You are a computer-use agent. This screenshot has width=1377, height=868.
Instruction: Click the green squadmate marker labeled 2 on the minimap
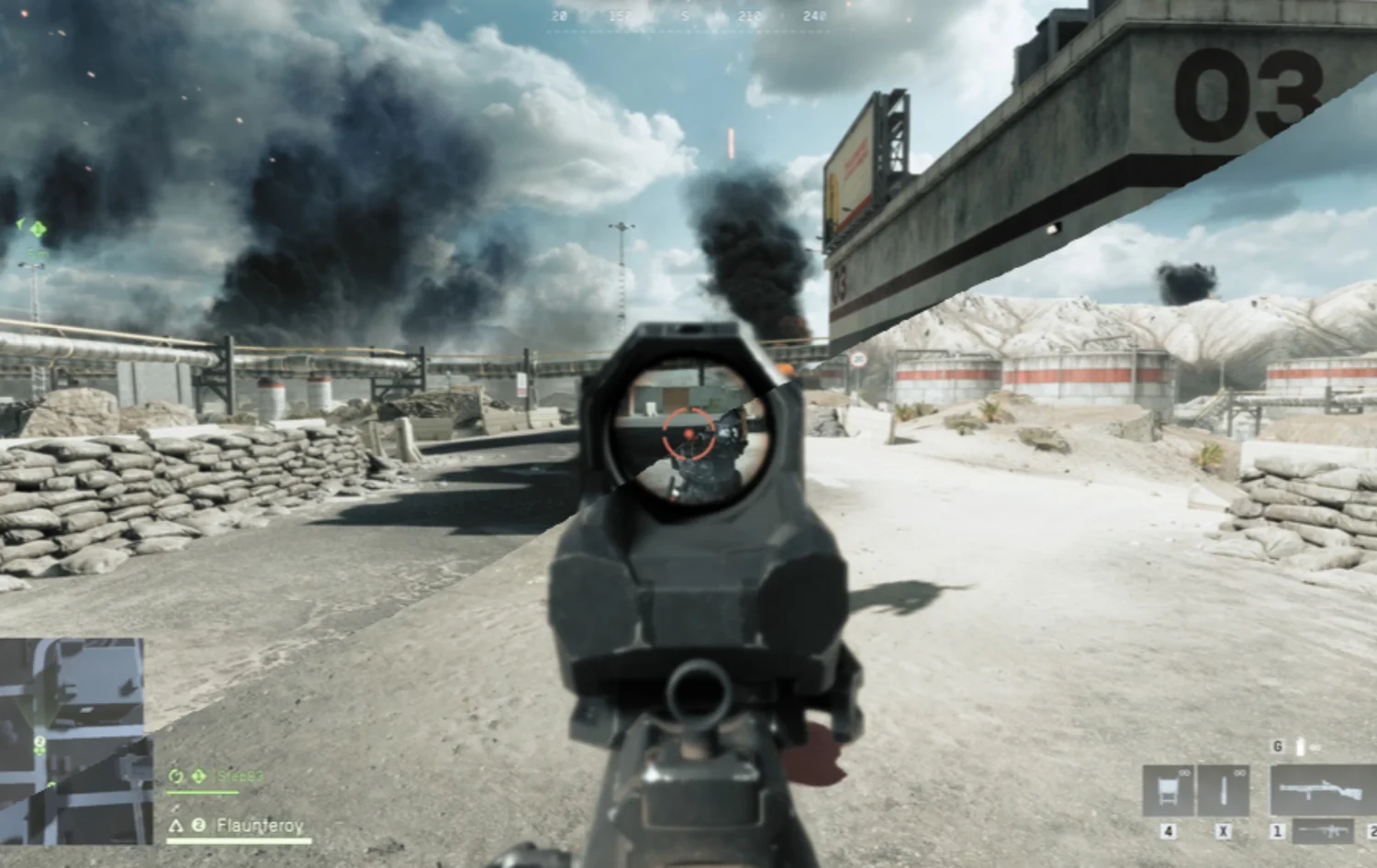coord(39,742)
